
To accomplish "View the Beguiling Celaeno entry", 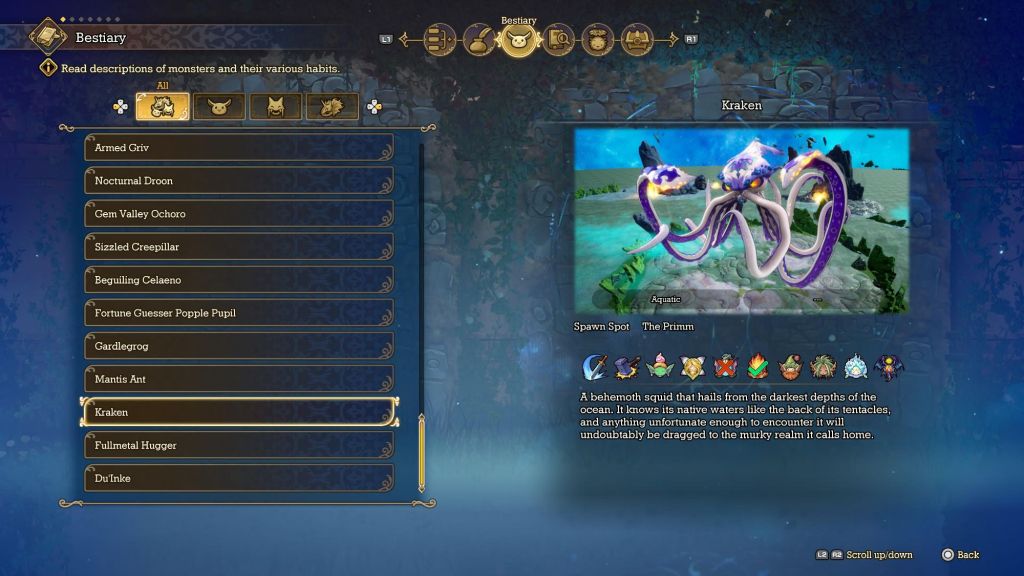I will click(238, 280).
